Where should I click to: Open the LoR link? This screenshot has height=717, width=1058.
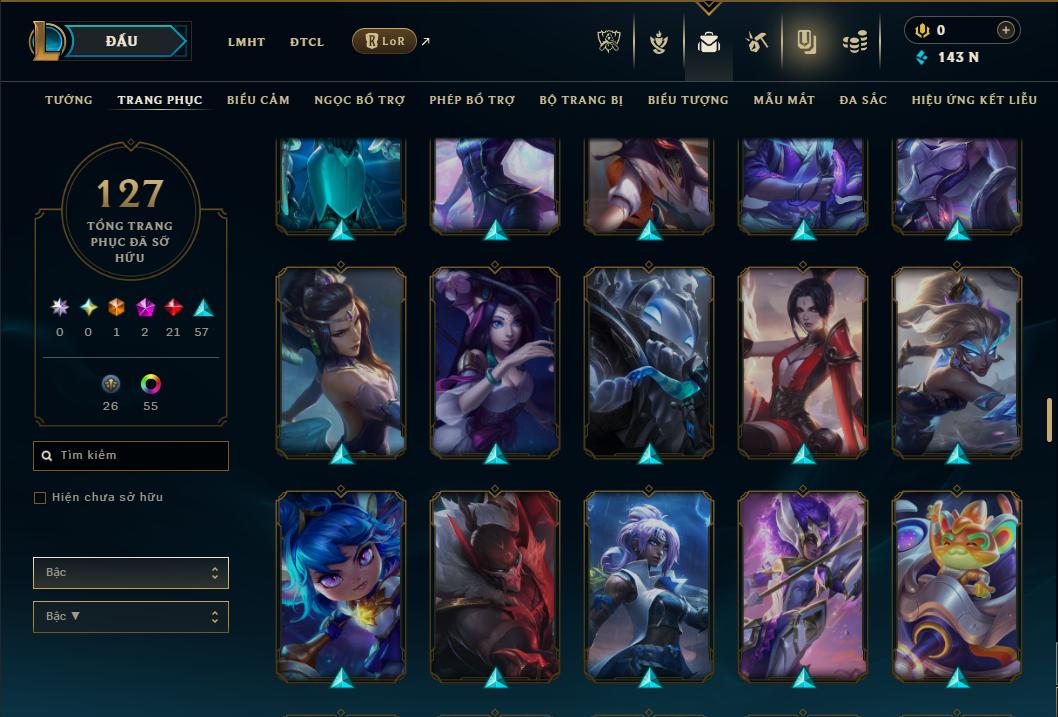point(385,41)
